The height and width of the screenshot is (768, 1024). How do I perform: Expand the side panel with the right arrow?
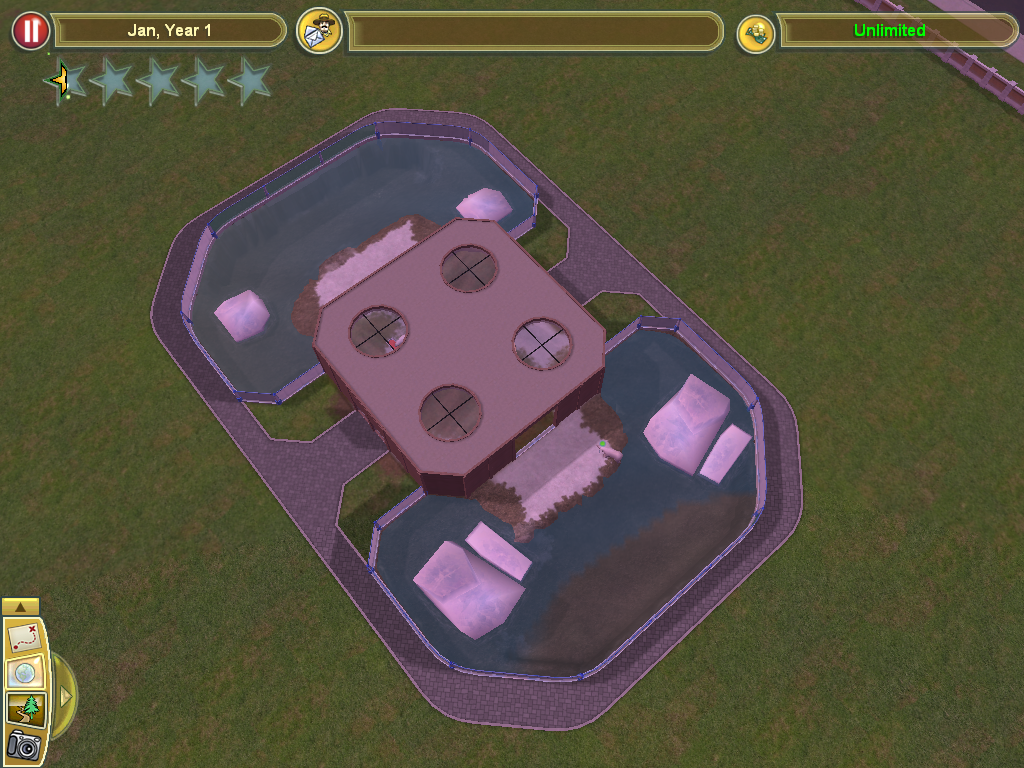pyautogui.click(x=66, y=695)
